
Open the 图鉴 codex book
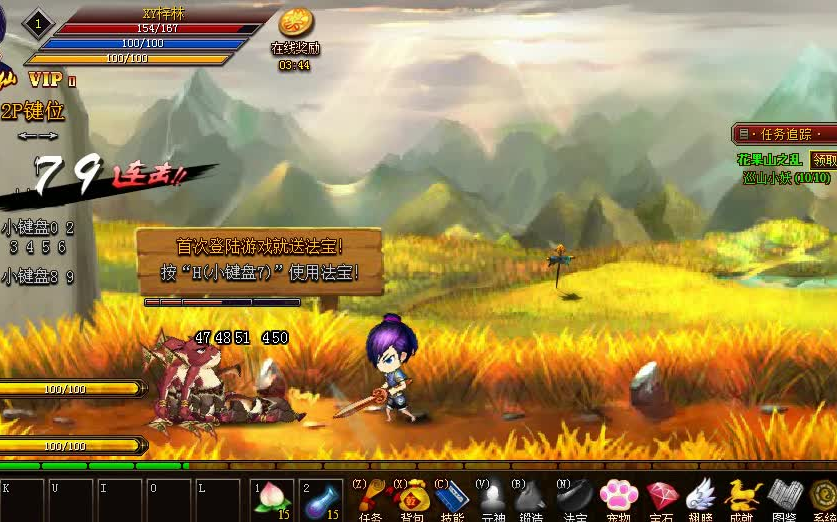pyautogui.click(x=784, y=497)
